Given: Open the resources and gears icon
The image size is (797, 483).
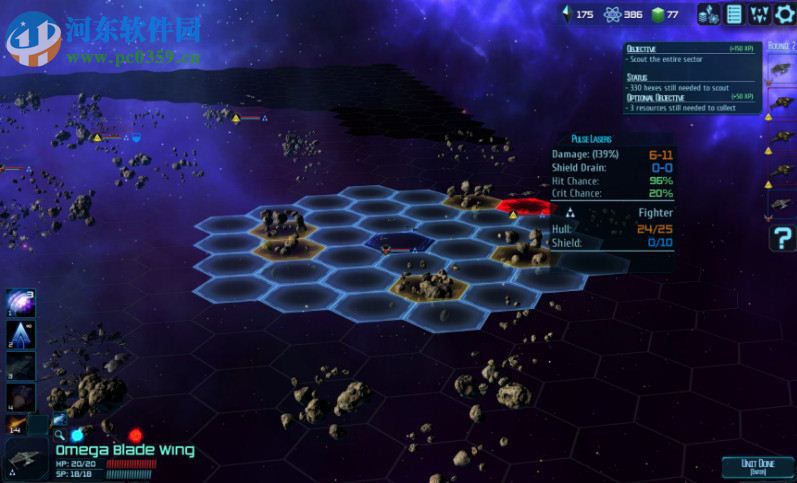Looking at the screenshot, I should point(708,14).
